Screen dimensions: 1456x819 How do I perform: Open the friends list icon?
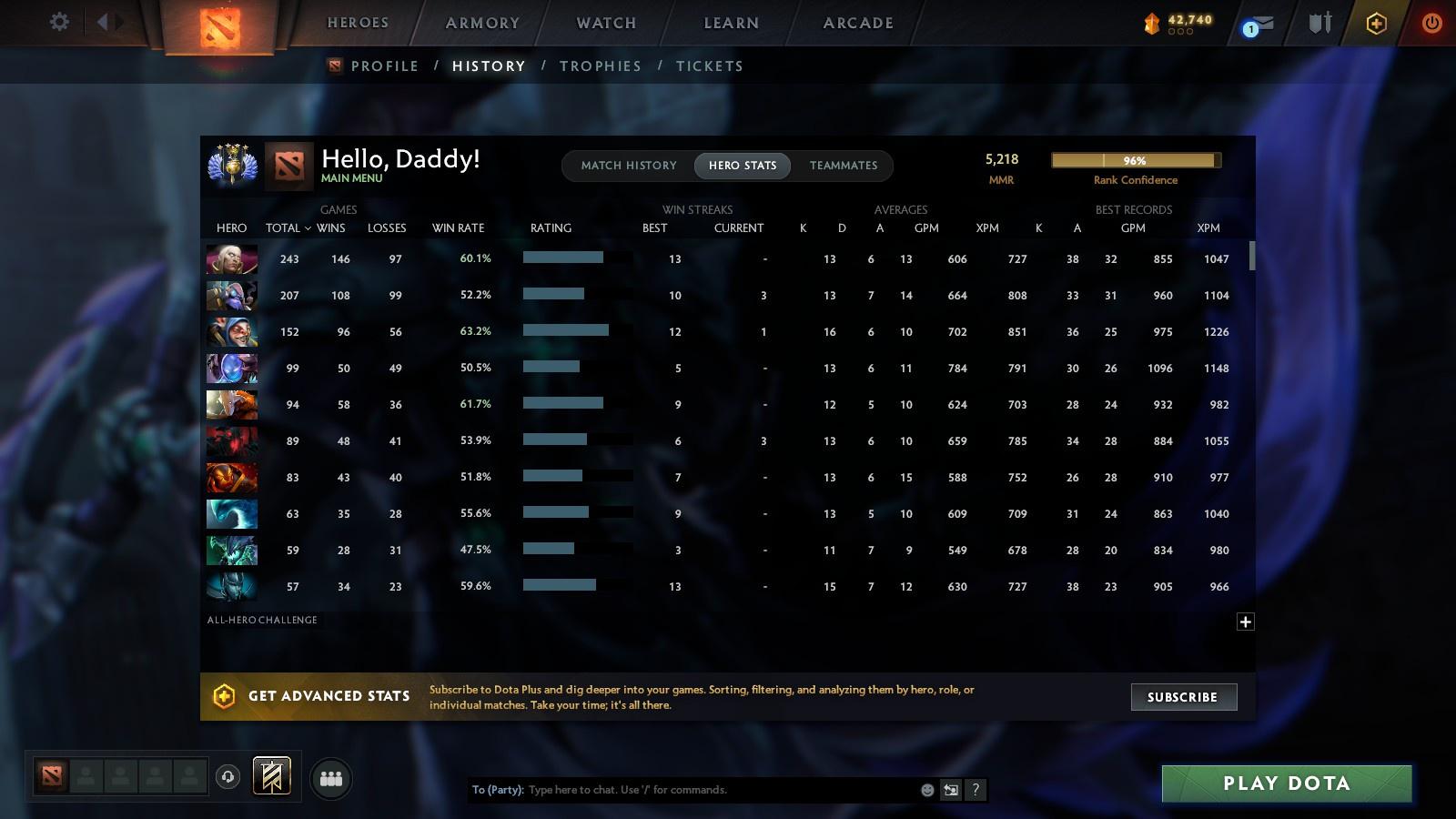click(x=331, y=778)
